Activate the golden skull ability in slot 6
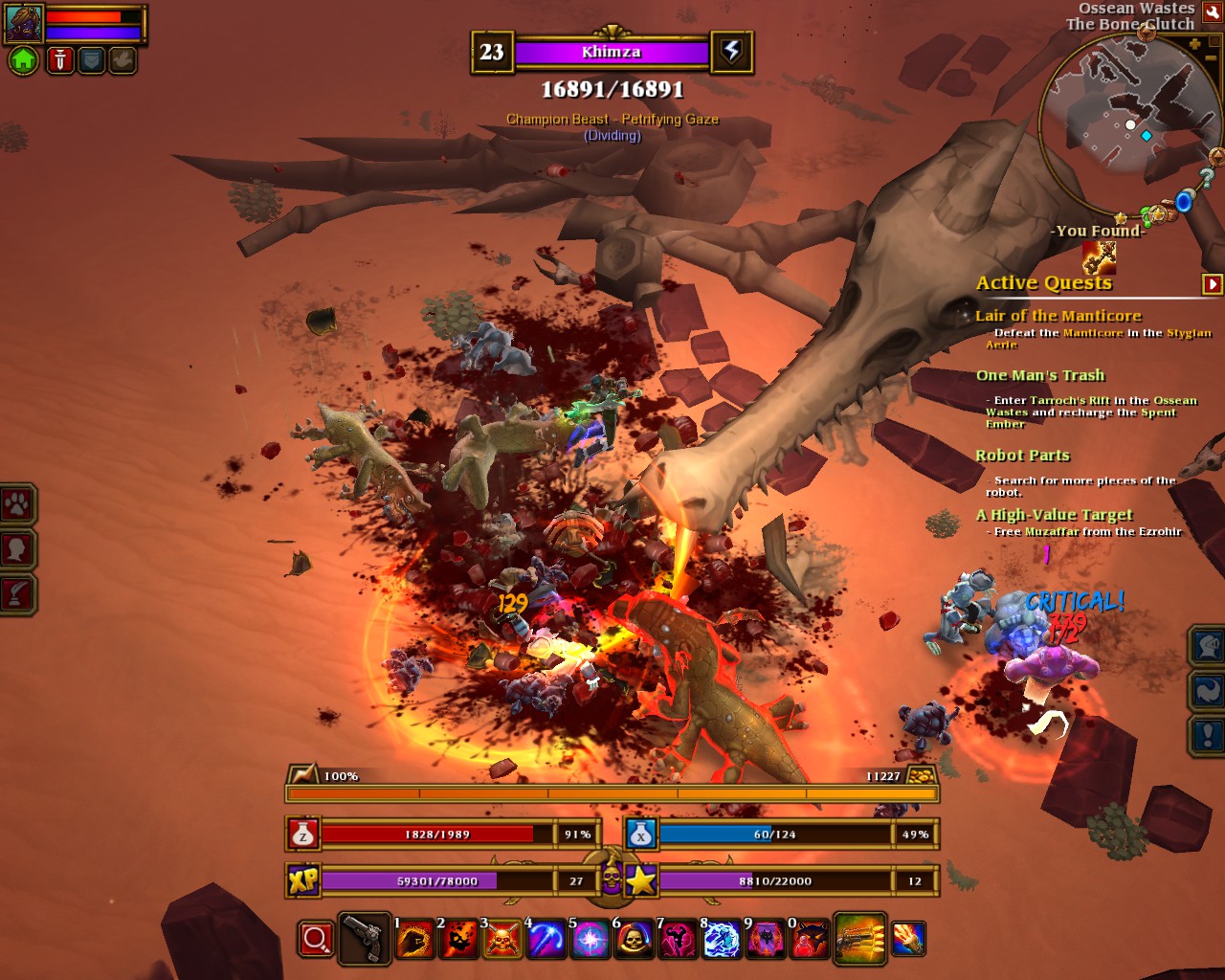This screenshot has width=1225, height=980. [633, 940]
